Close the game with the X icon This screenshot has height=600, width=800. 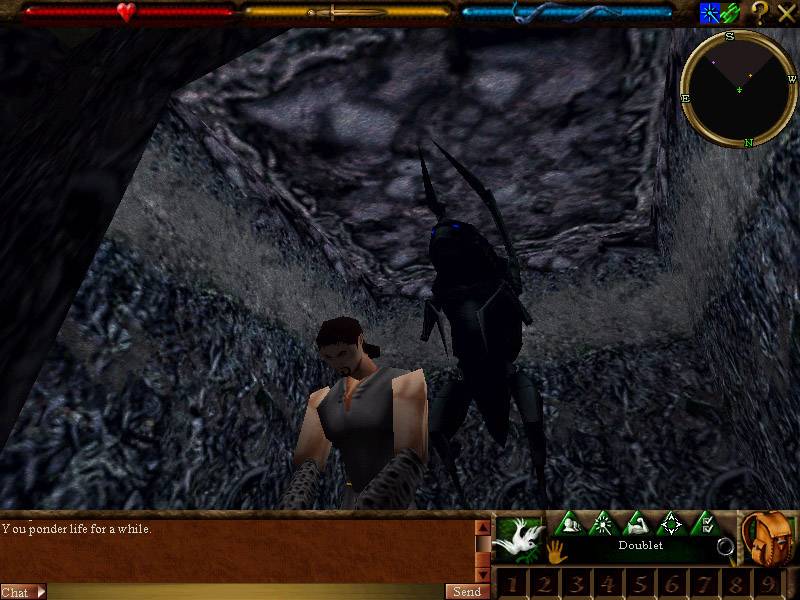(x=786, y=13)
